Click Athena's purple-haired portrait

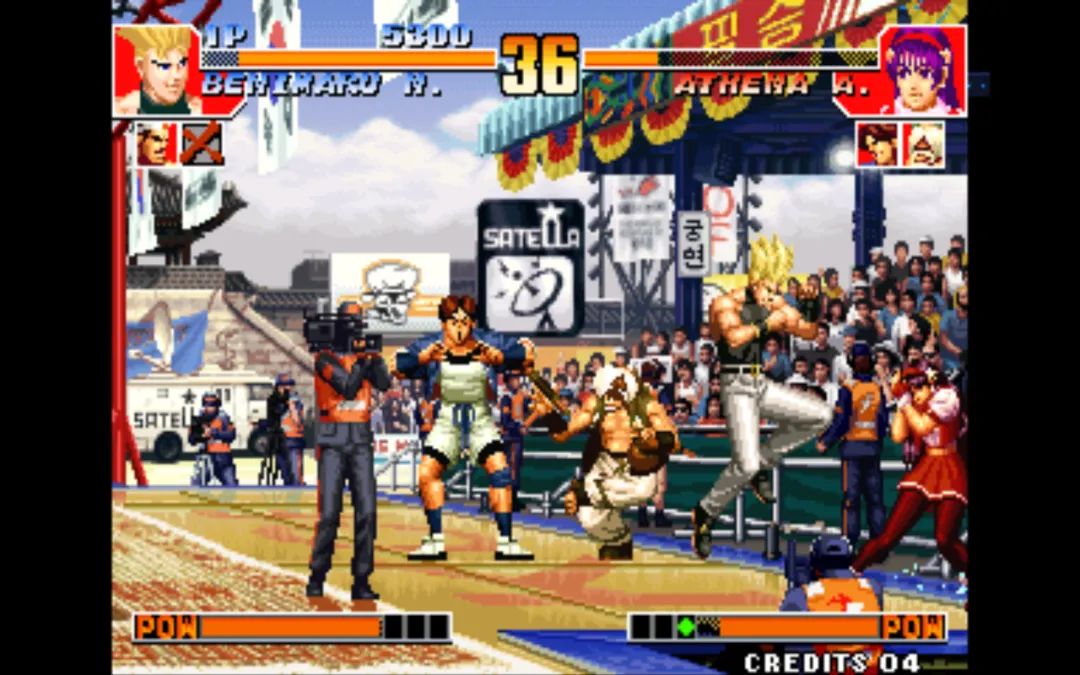923,70
